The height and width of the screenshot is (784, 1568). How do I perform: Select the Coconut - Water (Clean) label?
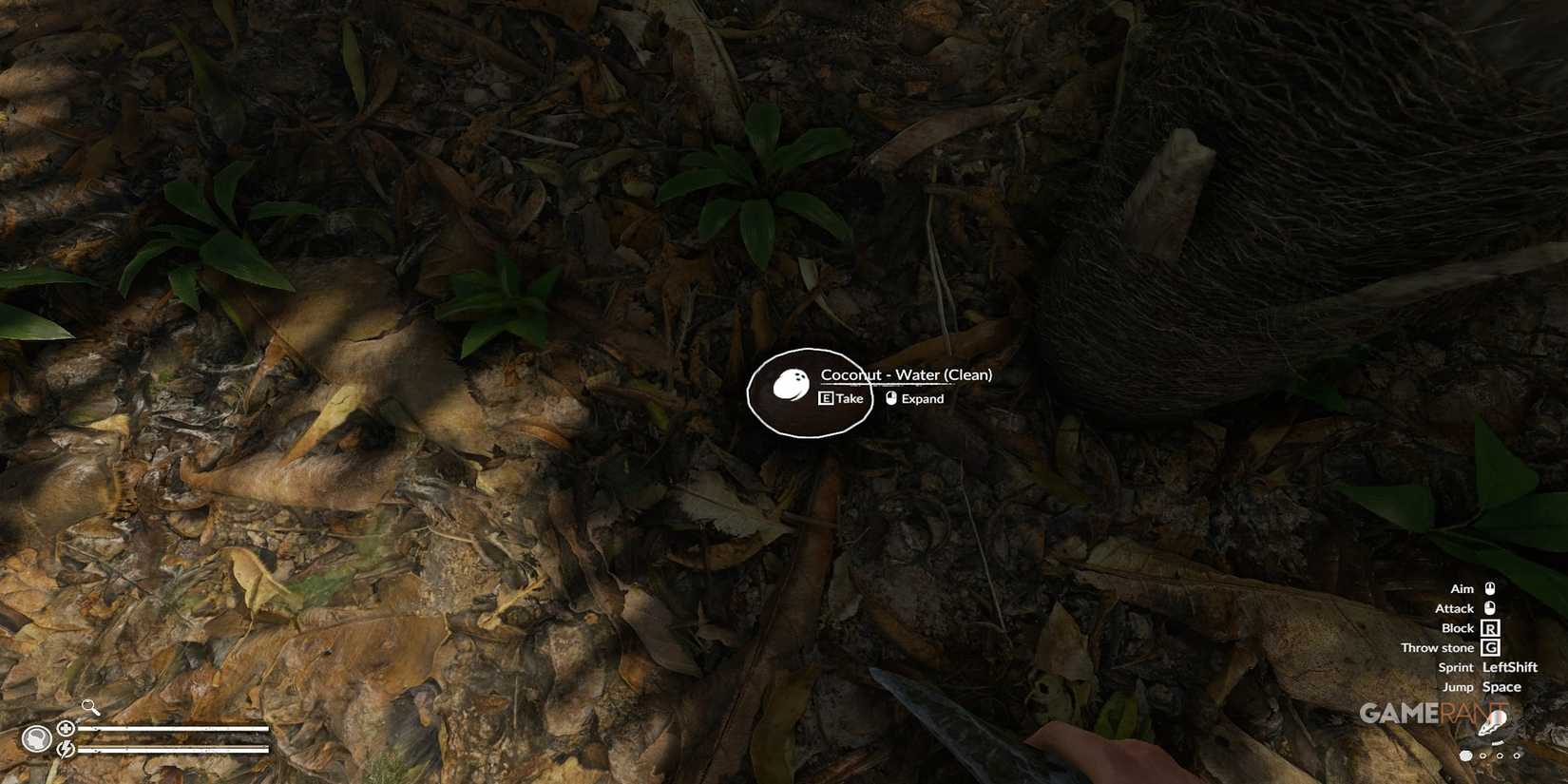pyautogui.click(x=906, y=374)
